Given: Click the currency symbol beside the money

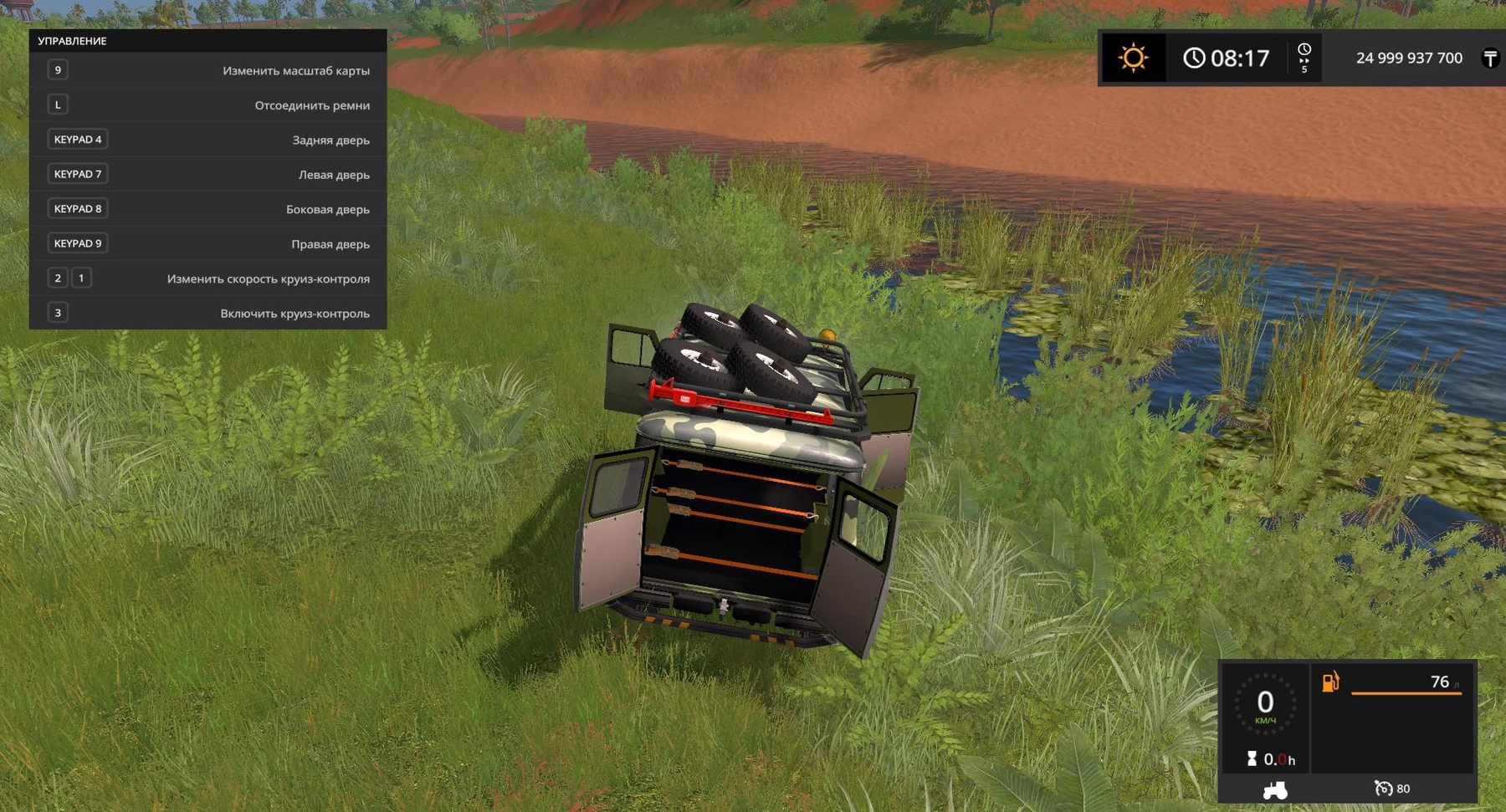Looking at the screenshot, I should point(1490,58).
